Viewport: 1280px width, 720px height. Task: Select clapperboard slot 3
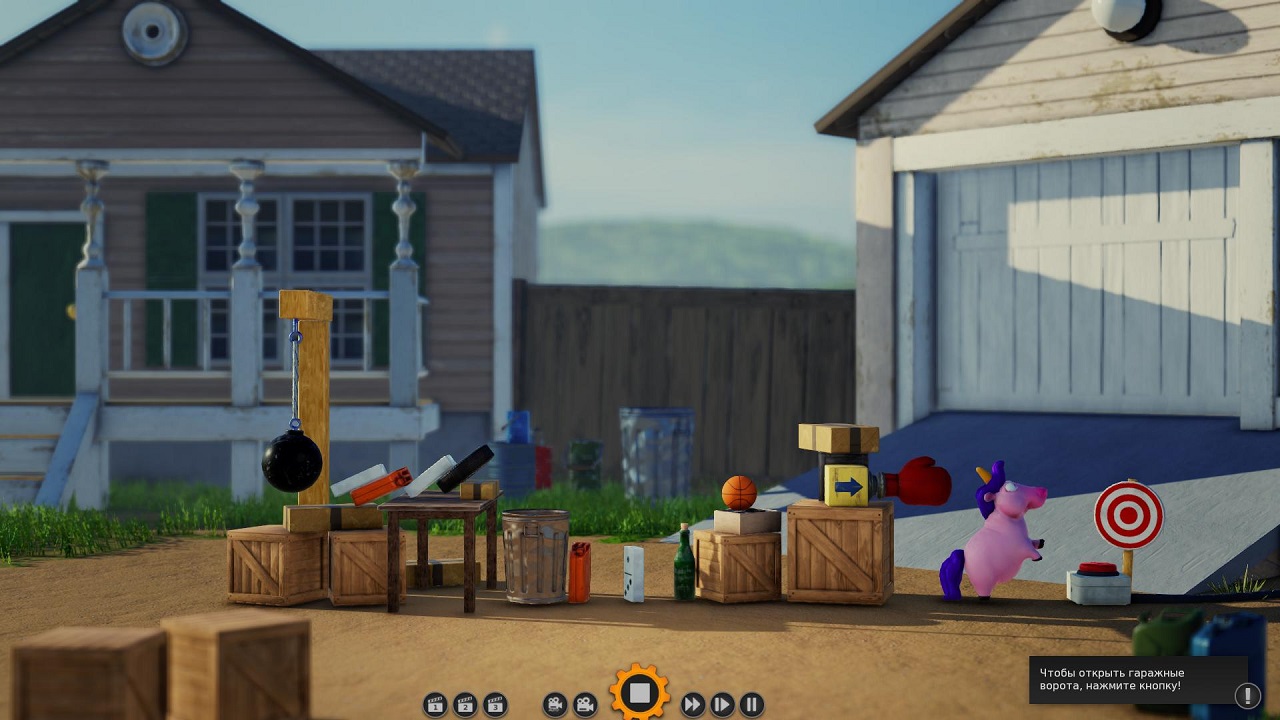(494, 704)
